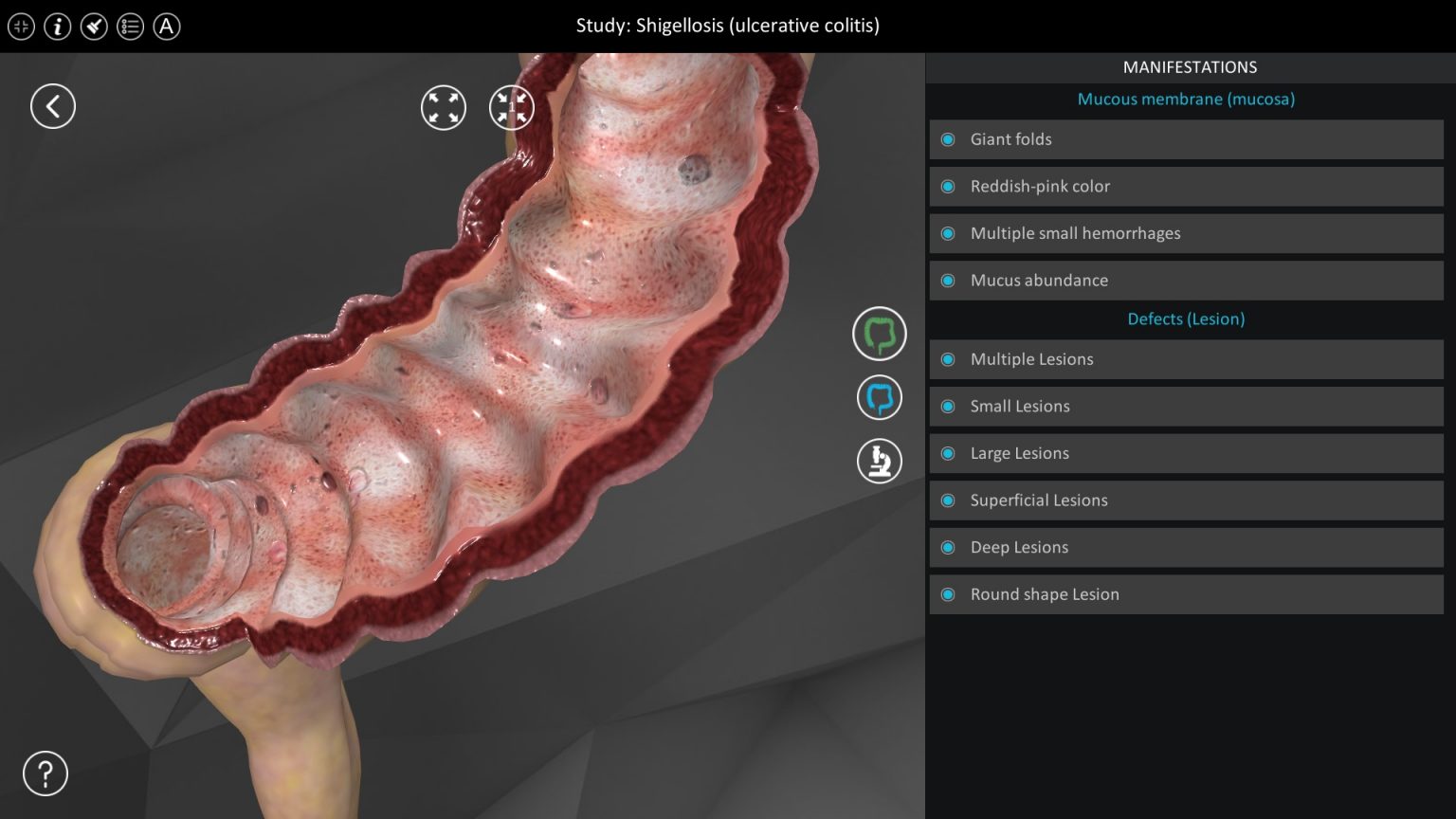Click the back arrow button
The height and width of the screenshot is (819, 1456).
[53, 106]
